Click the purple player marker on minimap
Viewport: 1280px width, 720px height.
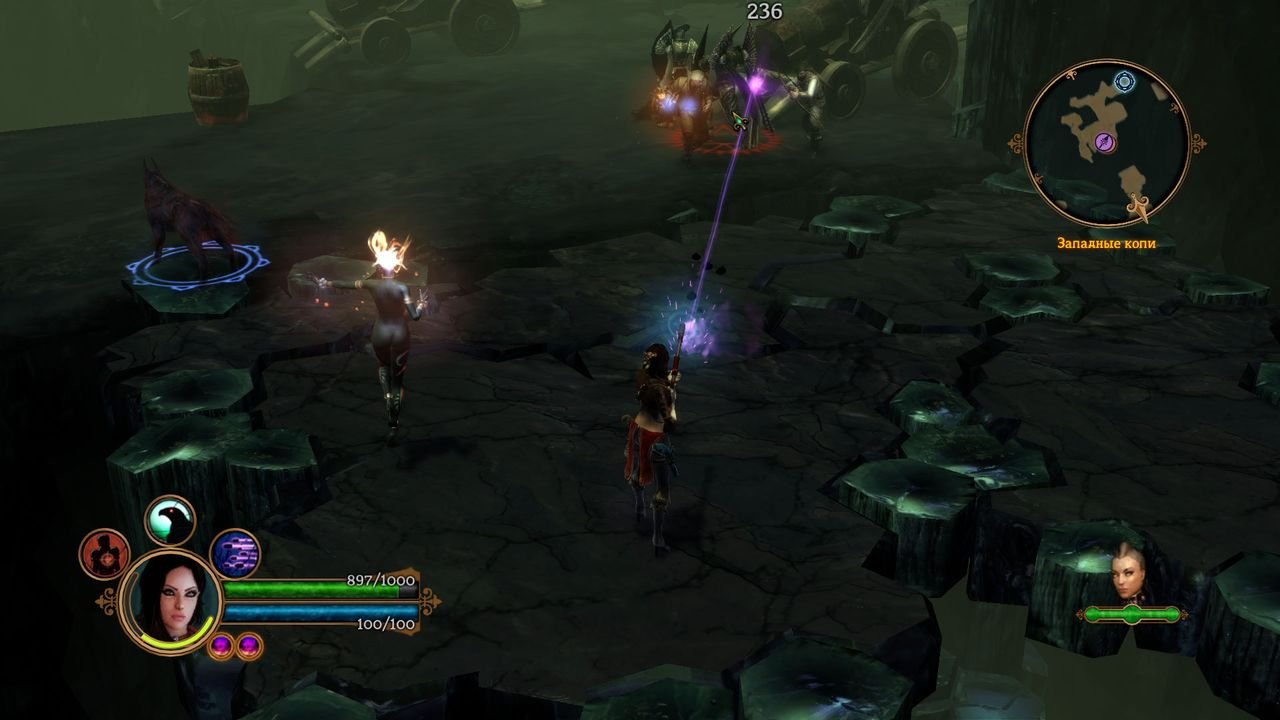pos(1106,144)
